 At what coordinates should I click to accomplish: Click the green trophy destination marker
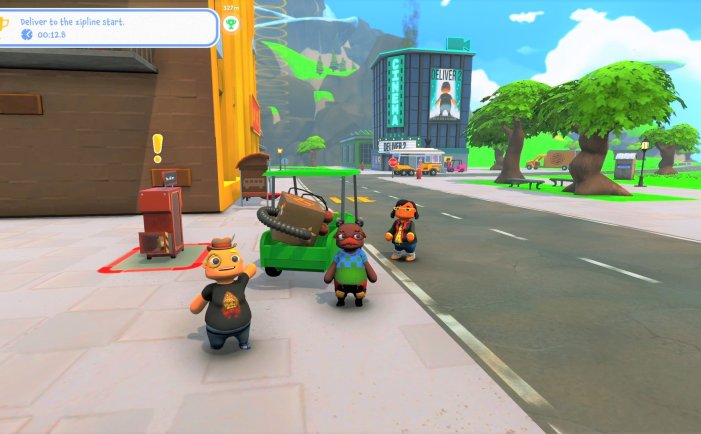pyautogui.click(x=232, y=22)
